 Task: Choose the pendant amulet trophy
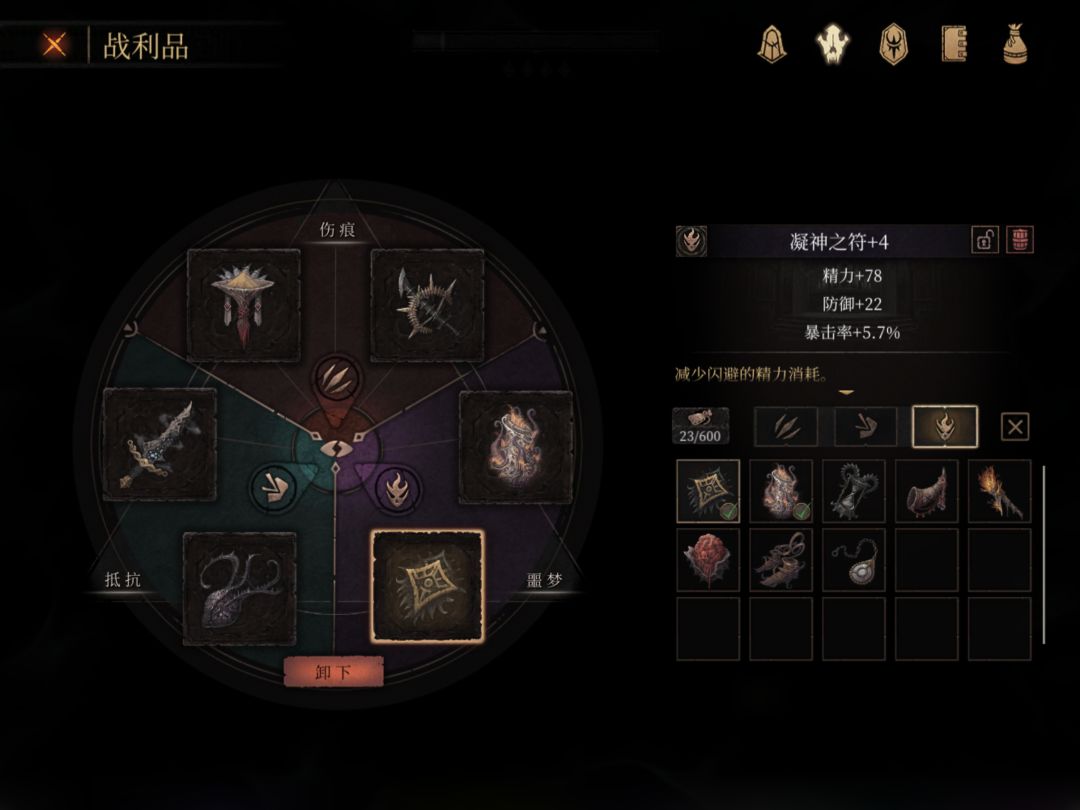click(854, 560)
